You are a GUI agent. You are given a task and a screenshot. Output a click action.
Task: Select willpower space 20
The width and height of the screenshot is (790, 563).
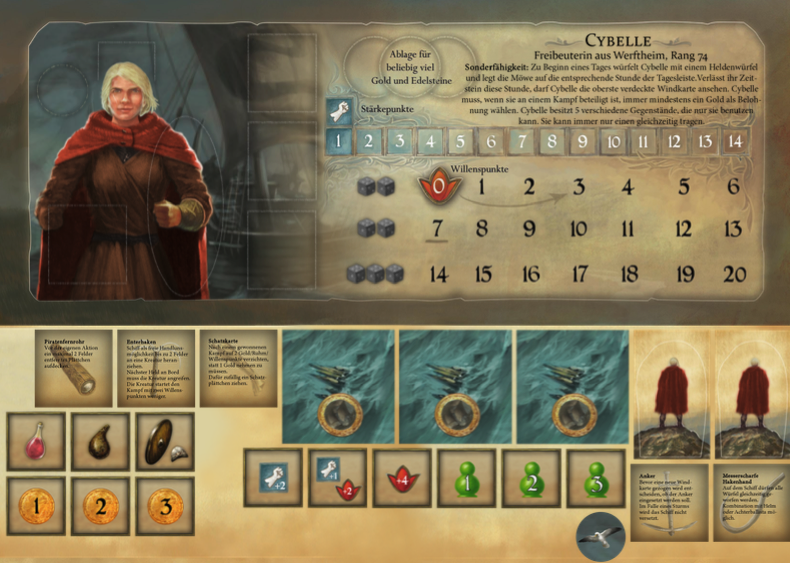click(734, 273)
